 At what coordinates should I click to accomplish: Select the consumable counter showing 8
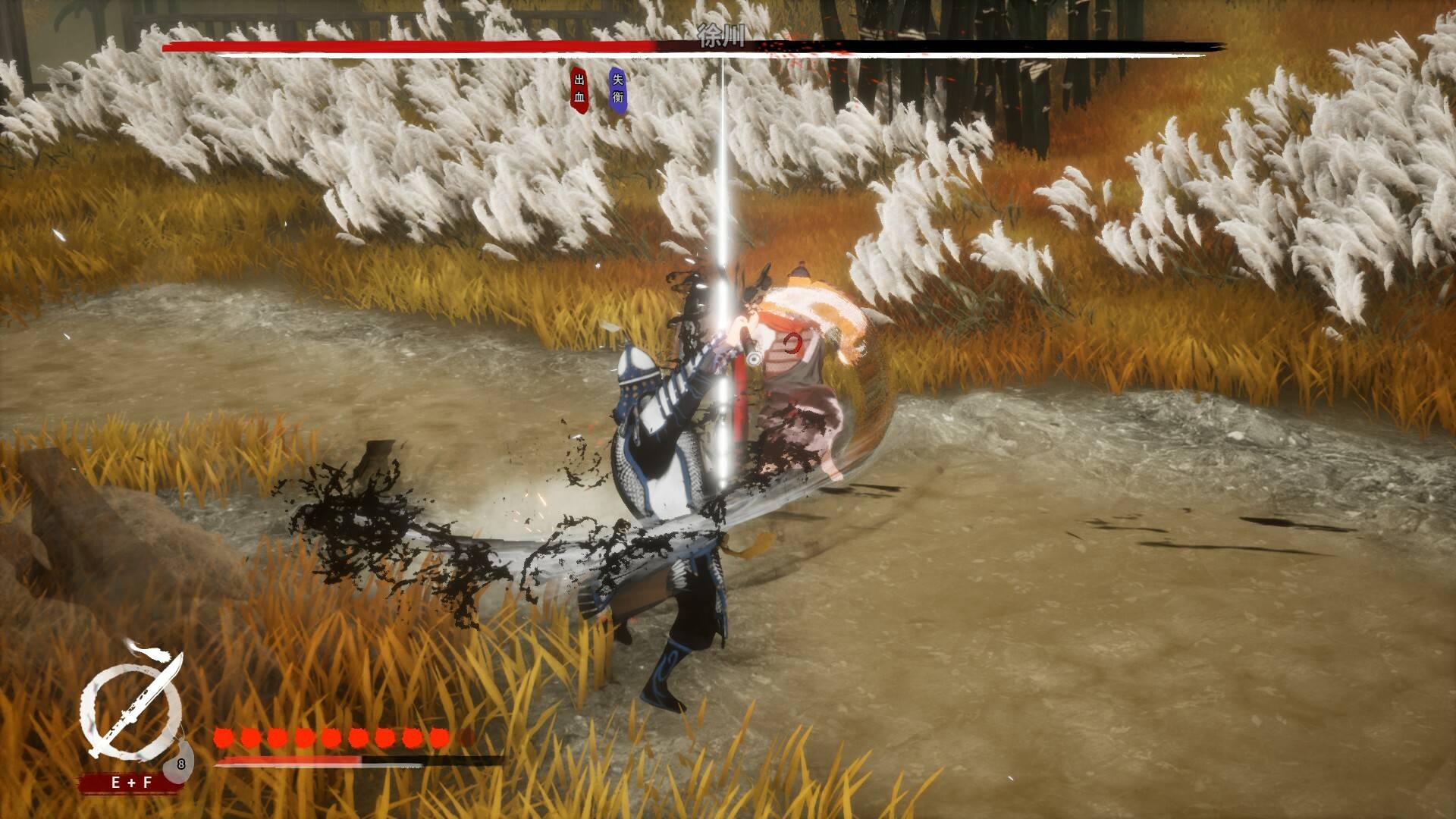pyautogui.click(x=180, y=764)
